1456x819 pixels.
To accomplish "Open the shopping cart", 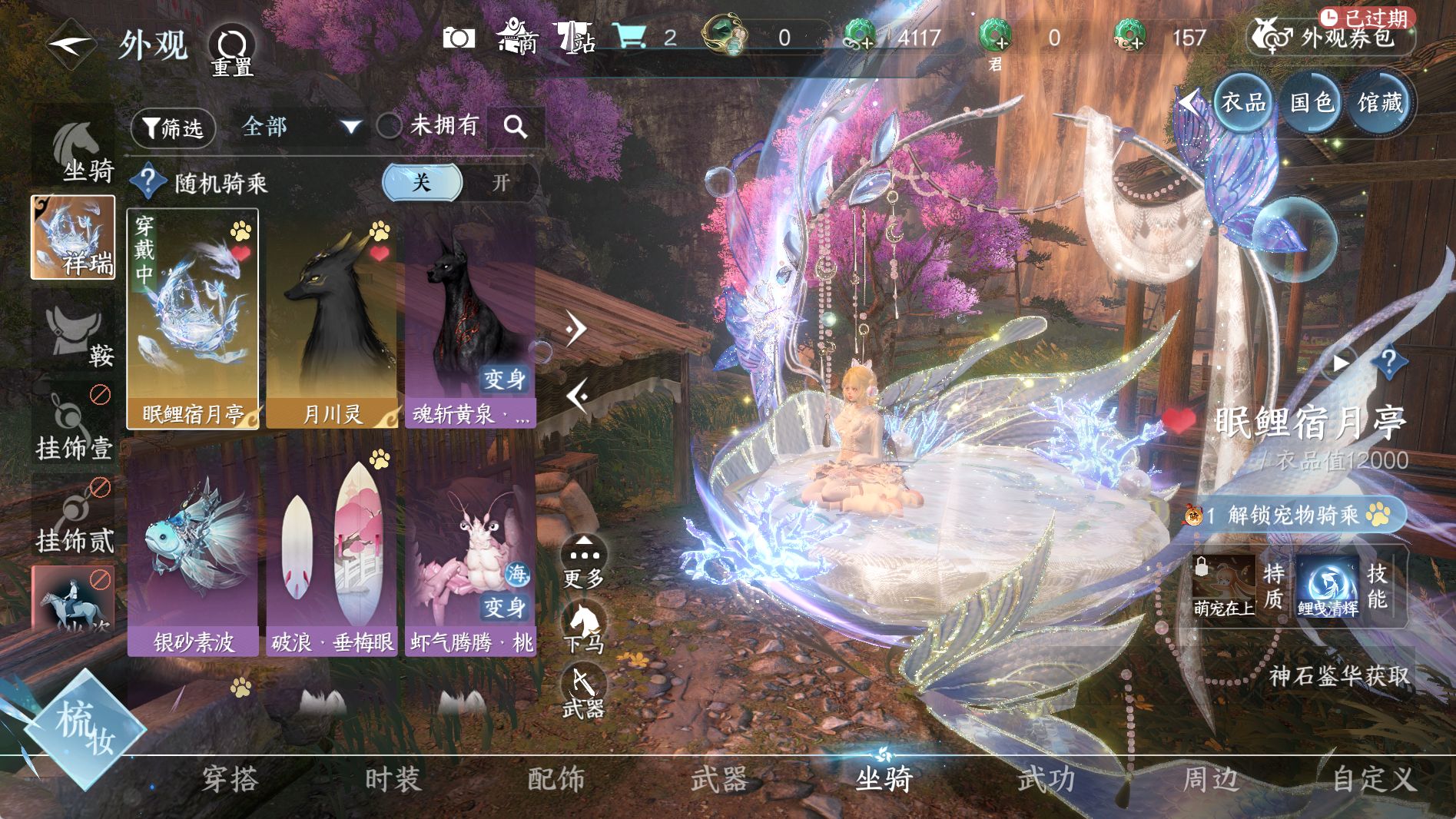I will [630, 36].
